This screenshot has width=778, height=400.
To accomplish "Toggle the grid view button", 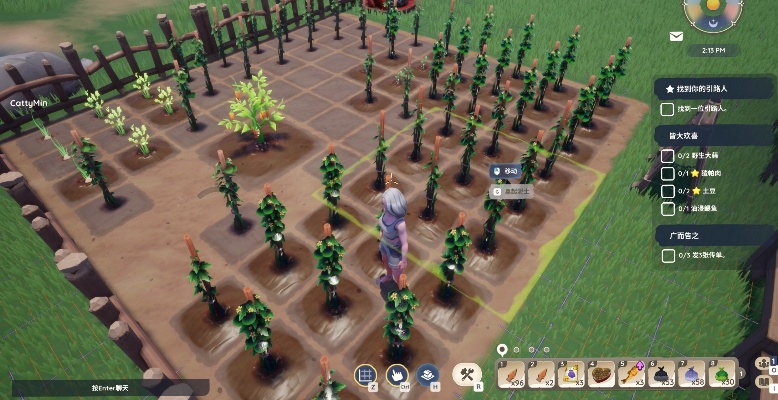I will pyautogui.click(x=366, y=376).
